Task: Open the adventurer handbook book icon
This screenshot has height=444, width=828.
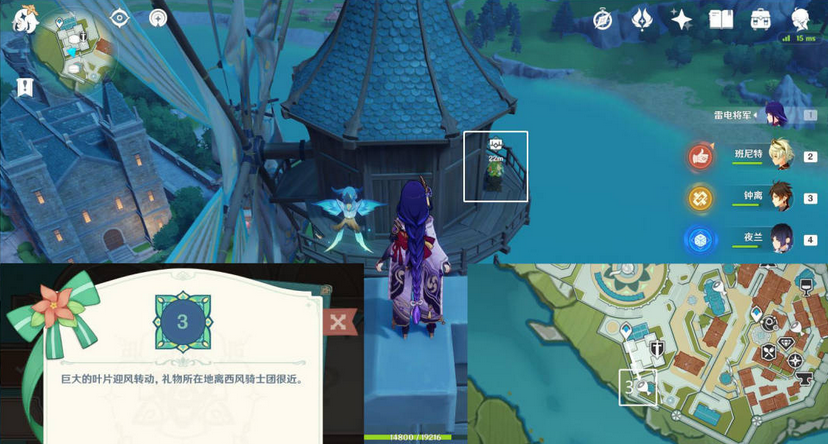Action: [x=721, y=19]
